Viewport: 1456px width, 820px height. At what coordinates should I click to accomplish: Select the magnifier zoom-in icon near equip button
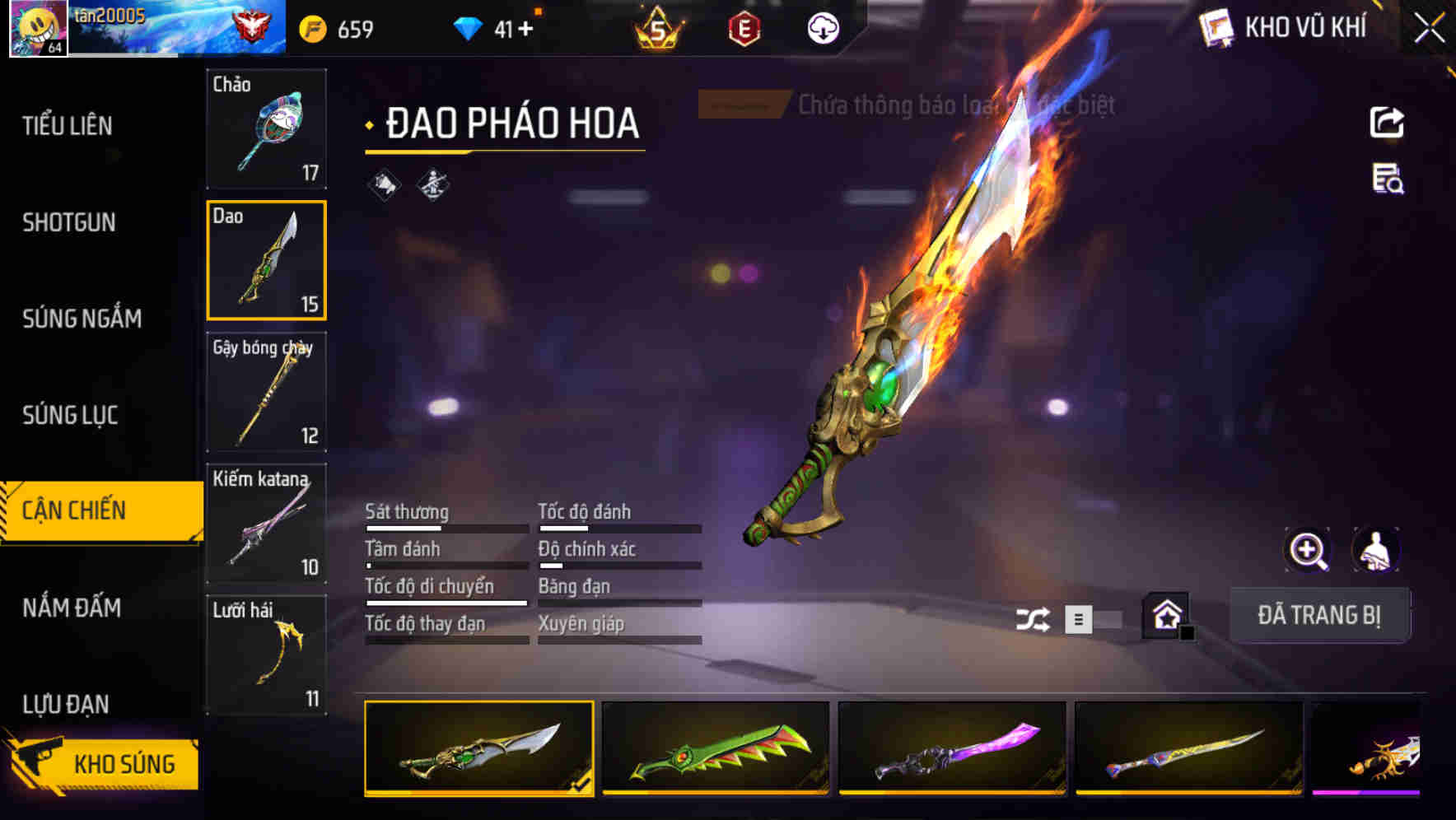pyautogui.click(x=1306, y=550)
